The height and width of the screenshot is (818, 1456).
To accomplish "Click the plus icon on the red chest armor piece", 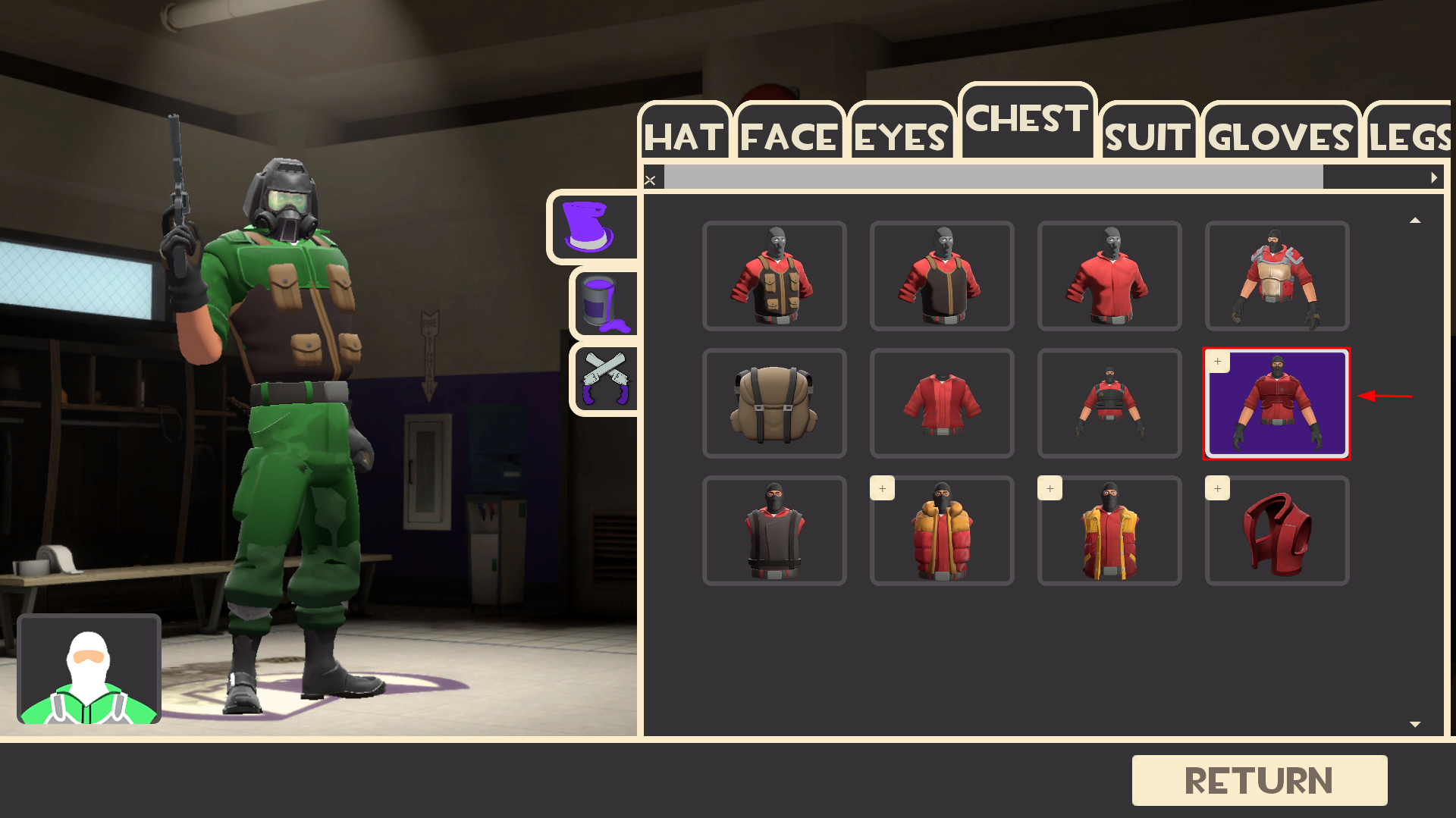I will 1217,489.
